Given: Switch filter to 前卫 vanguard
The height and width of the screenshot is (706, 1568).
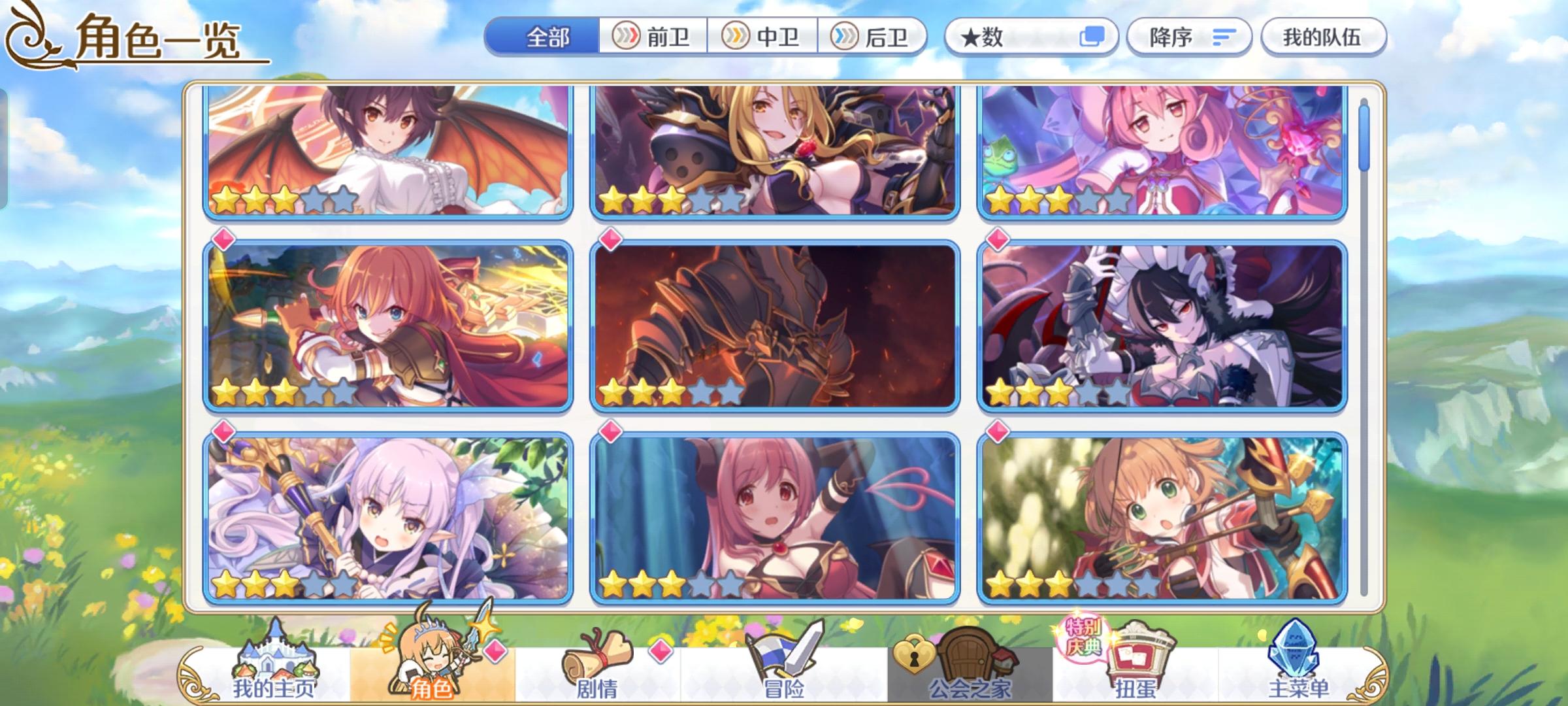Looking at the screenshot, I should coord(653,37).
